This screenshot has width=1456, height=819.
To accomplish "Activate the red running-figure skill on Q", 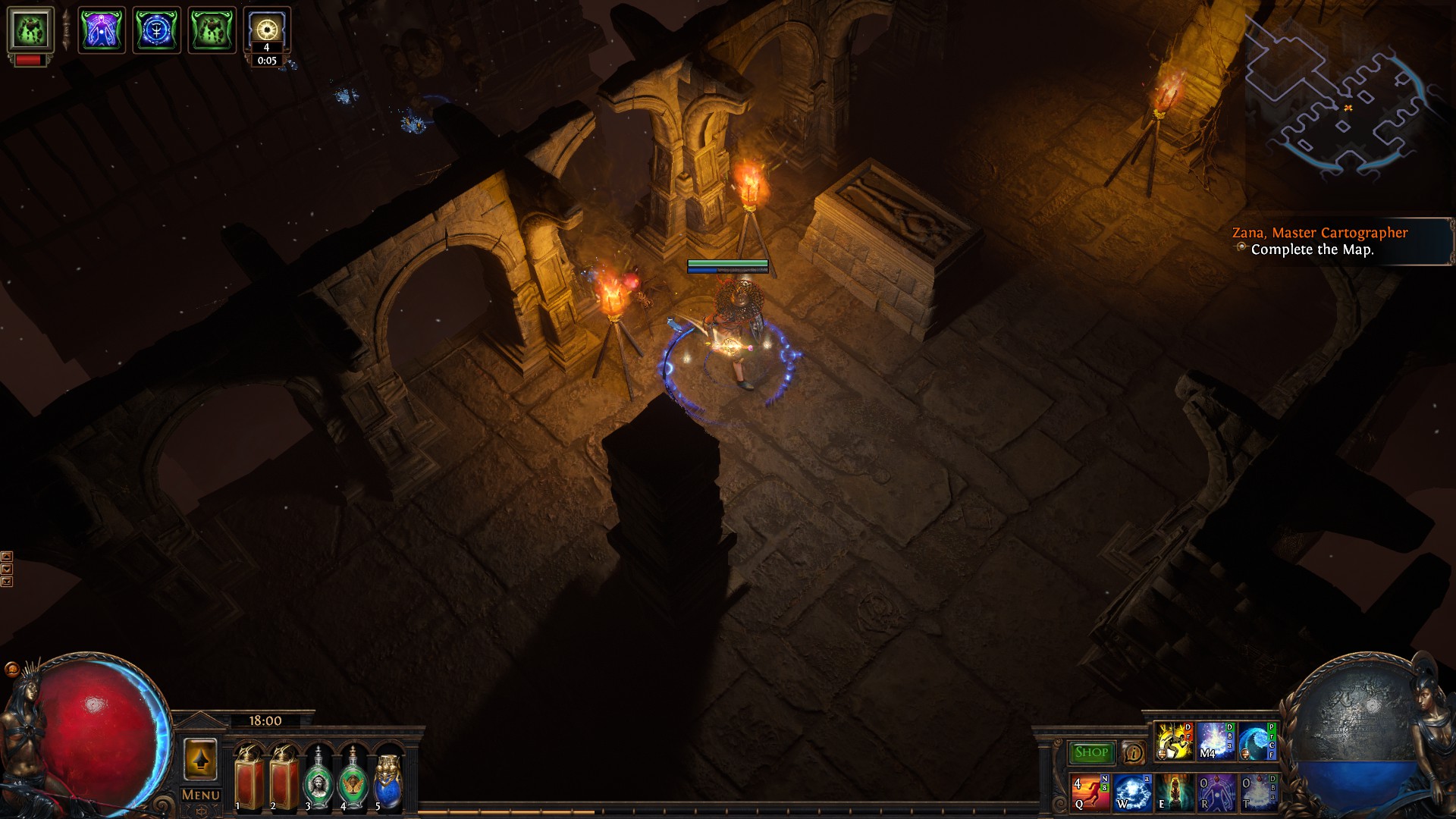I will (1090, 792).
